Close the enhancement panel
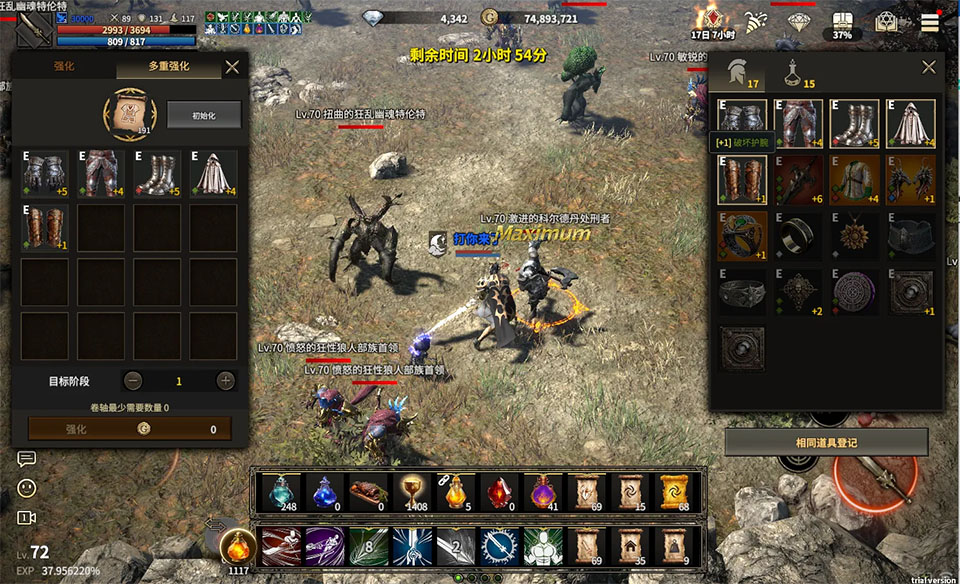The width and height of the screenshot is (960, 584). tap(232, 67)
